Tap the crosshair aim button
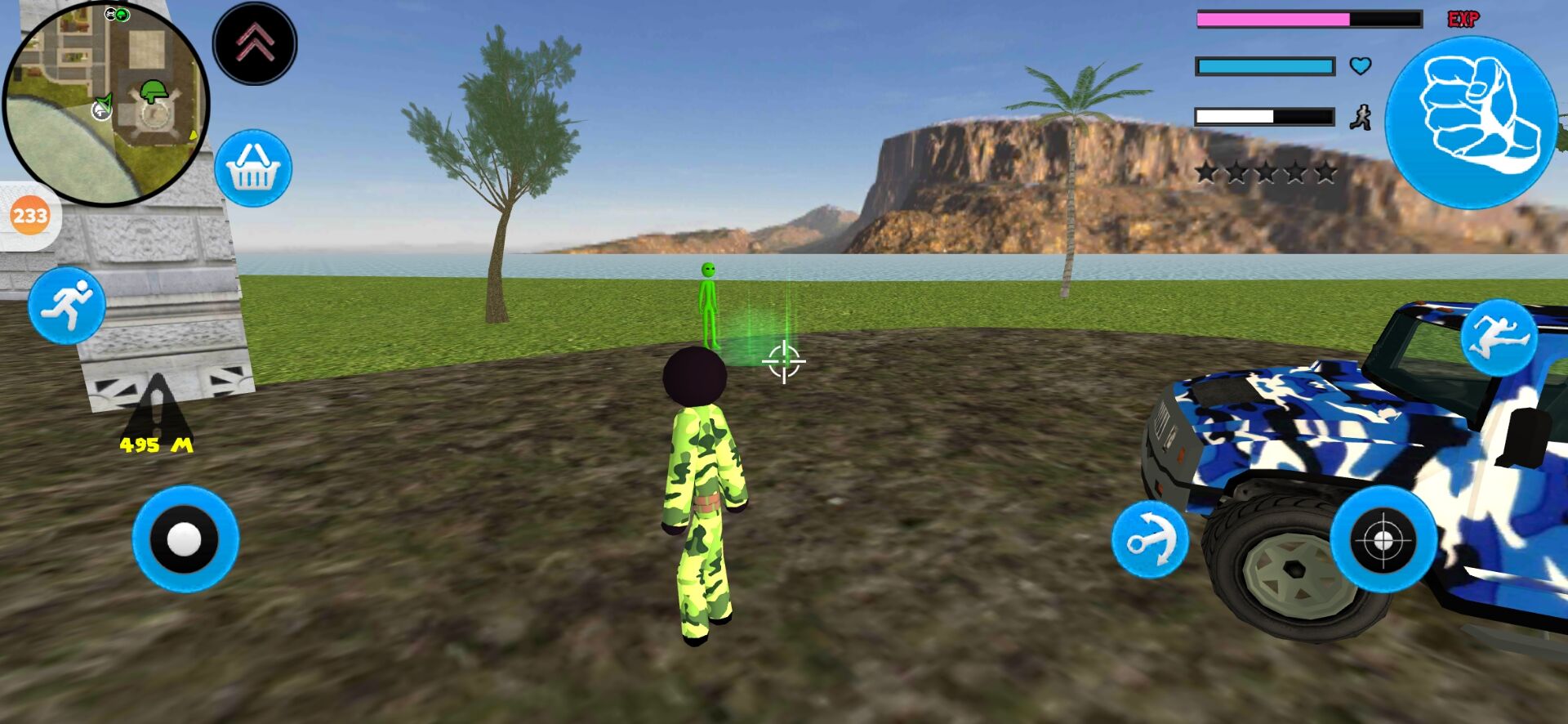Viewport: 1568px width, 724px height. pos(1383,539)
